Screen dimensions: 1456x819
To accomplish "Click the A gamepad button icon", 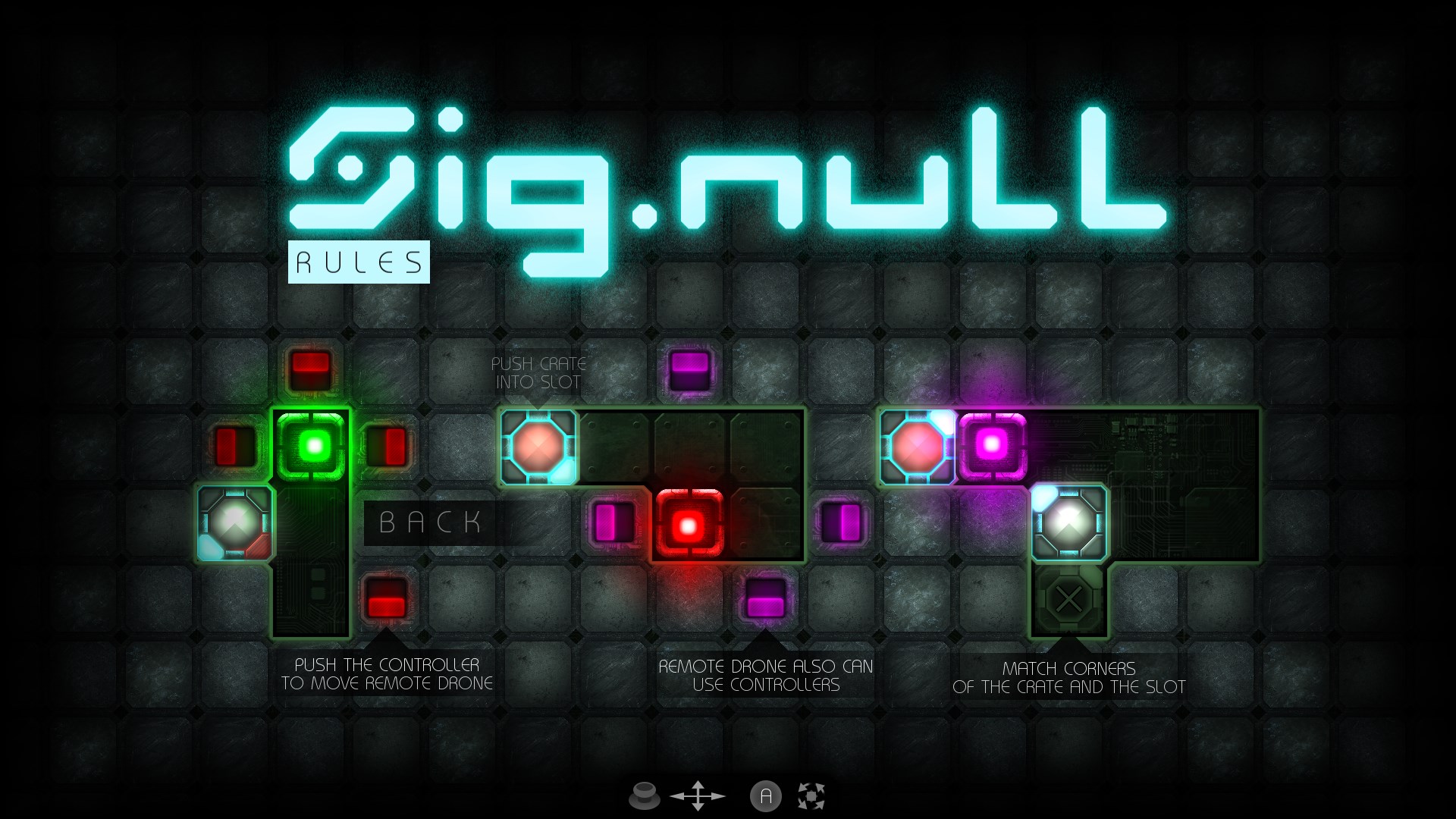I will 766,796.
